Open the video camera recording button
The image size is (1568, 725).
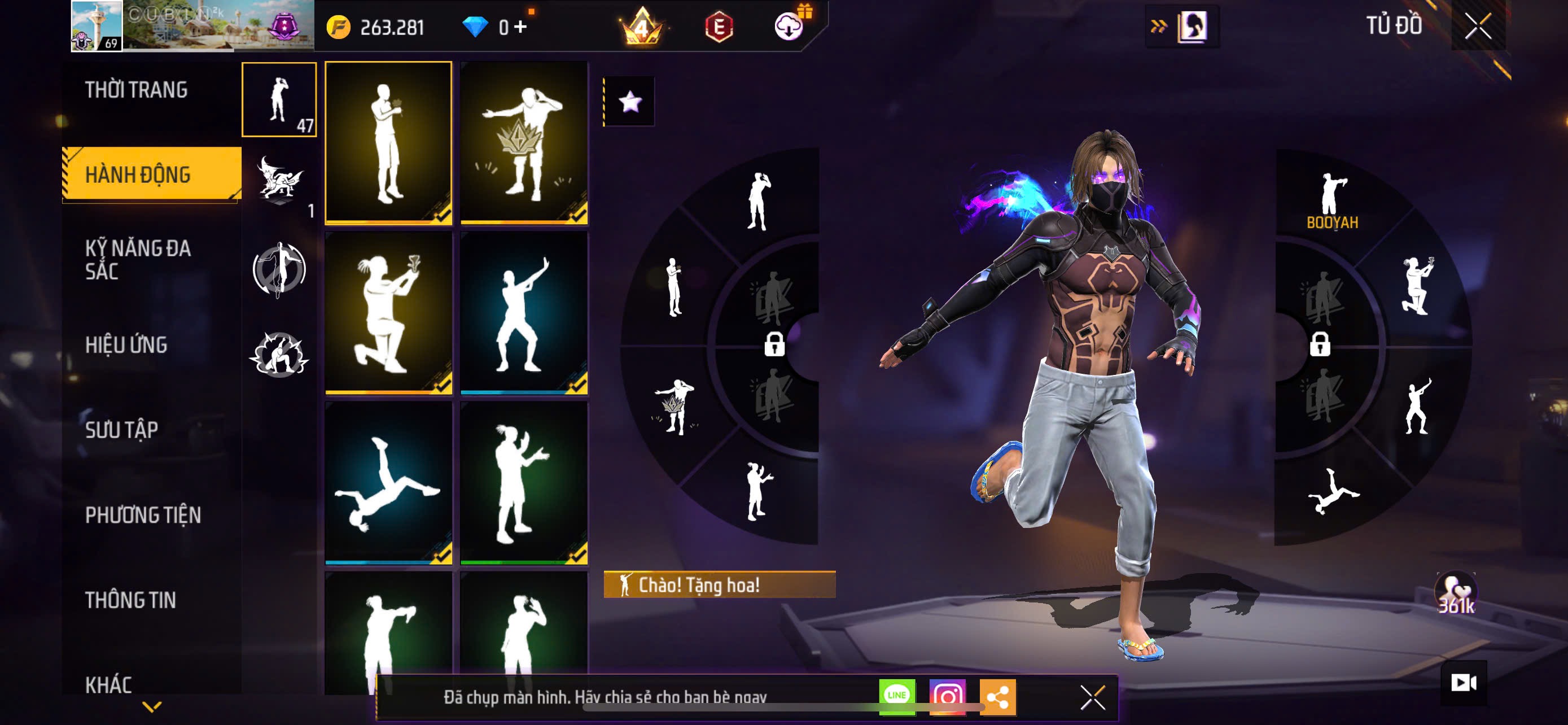pyautogui.click(x=1464, y=683)
